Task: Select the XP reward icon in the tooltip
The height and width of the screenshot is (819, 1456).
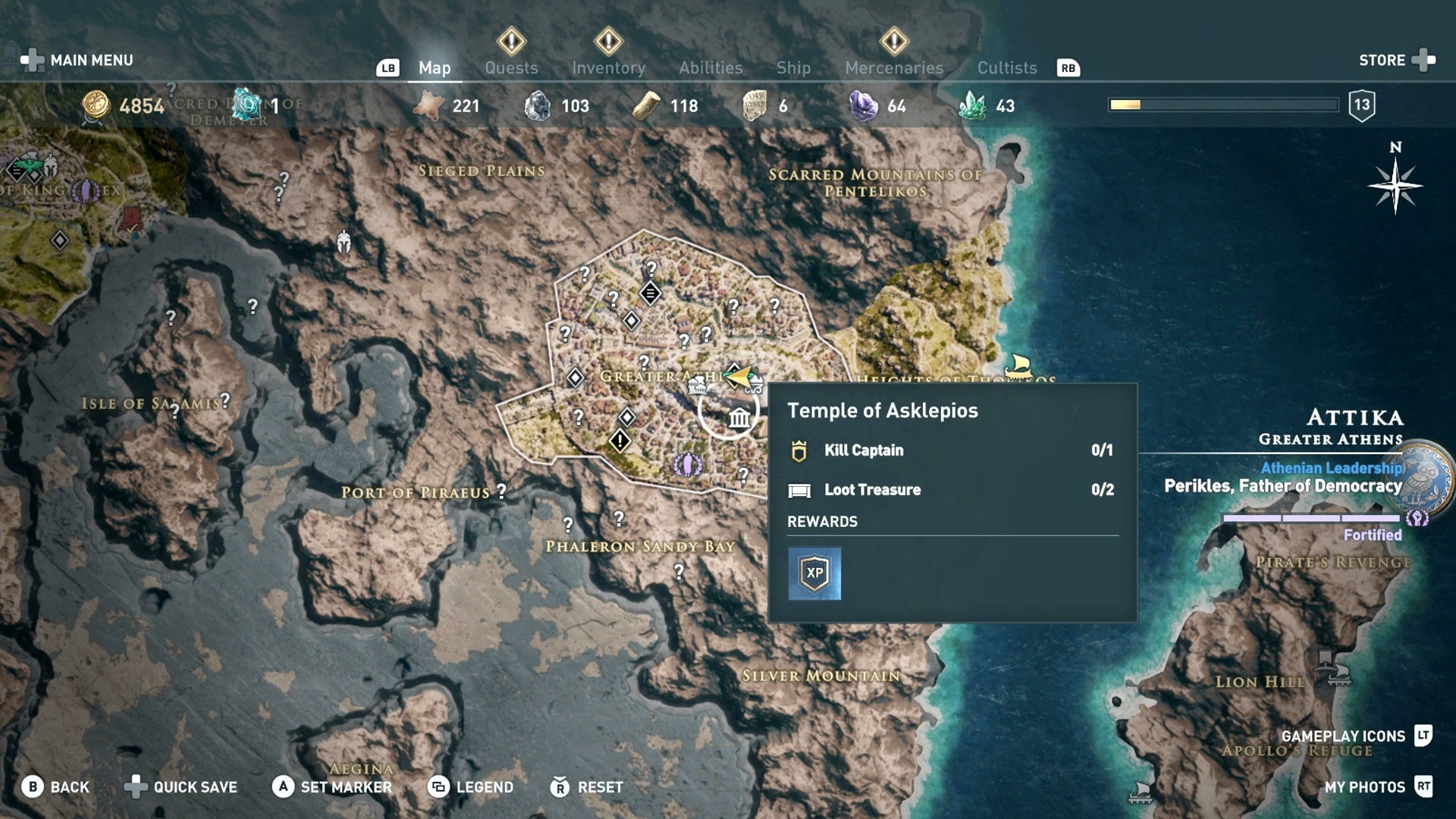Action: (816, 573)
